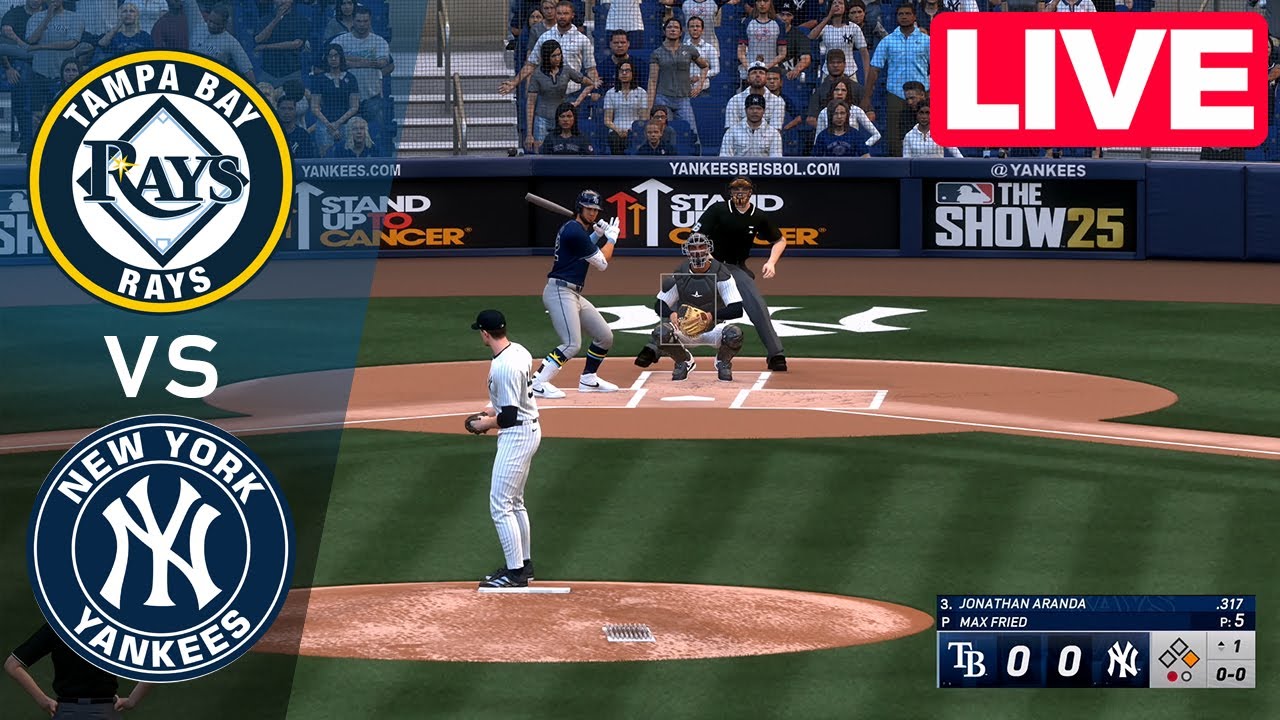Toggle the second out indicator circle
The image size is (1280, 720).
(1186, 677)
